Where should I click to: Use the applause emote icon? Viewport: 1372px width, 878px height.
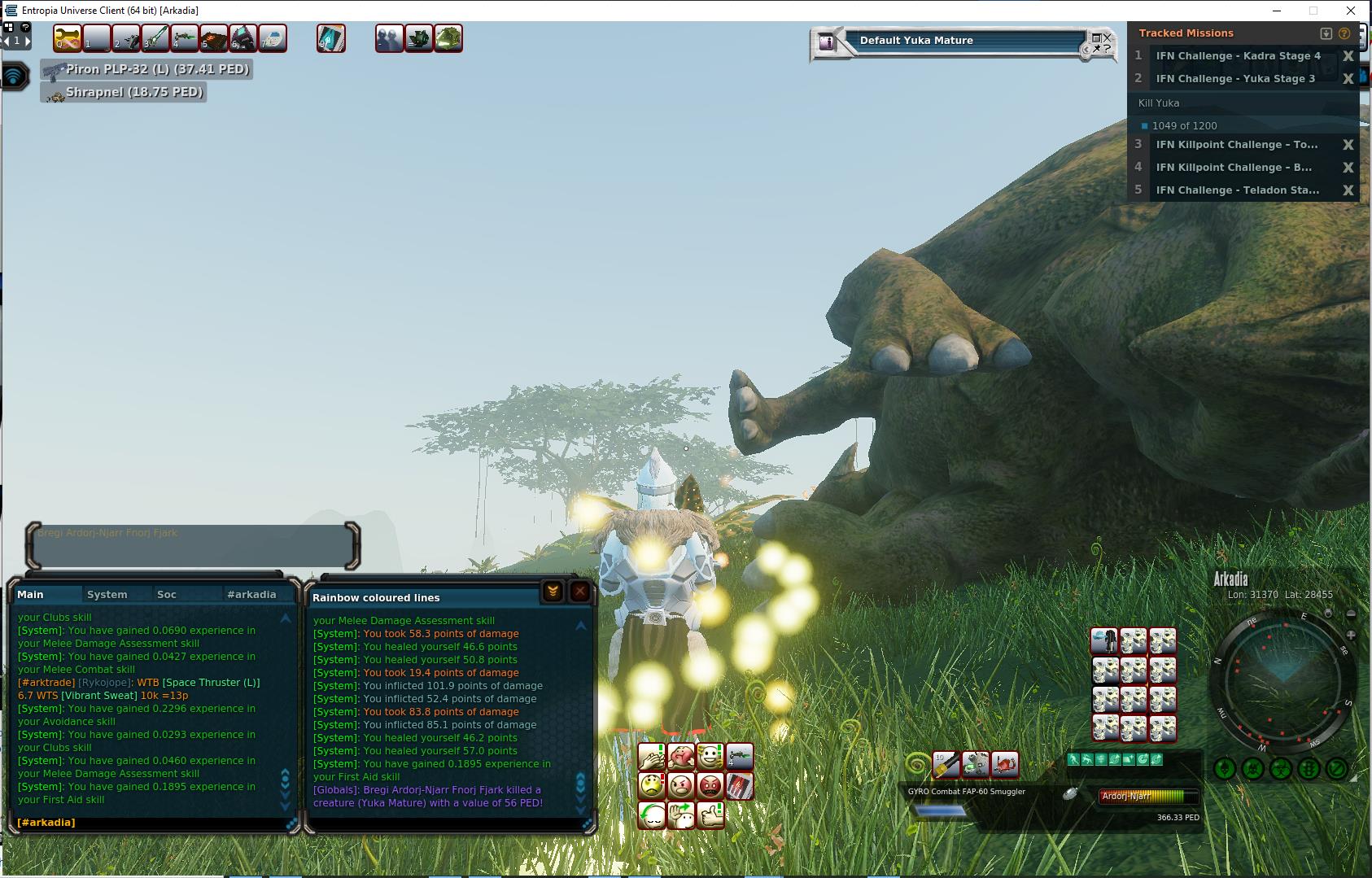coord(652,758)
